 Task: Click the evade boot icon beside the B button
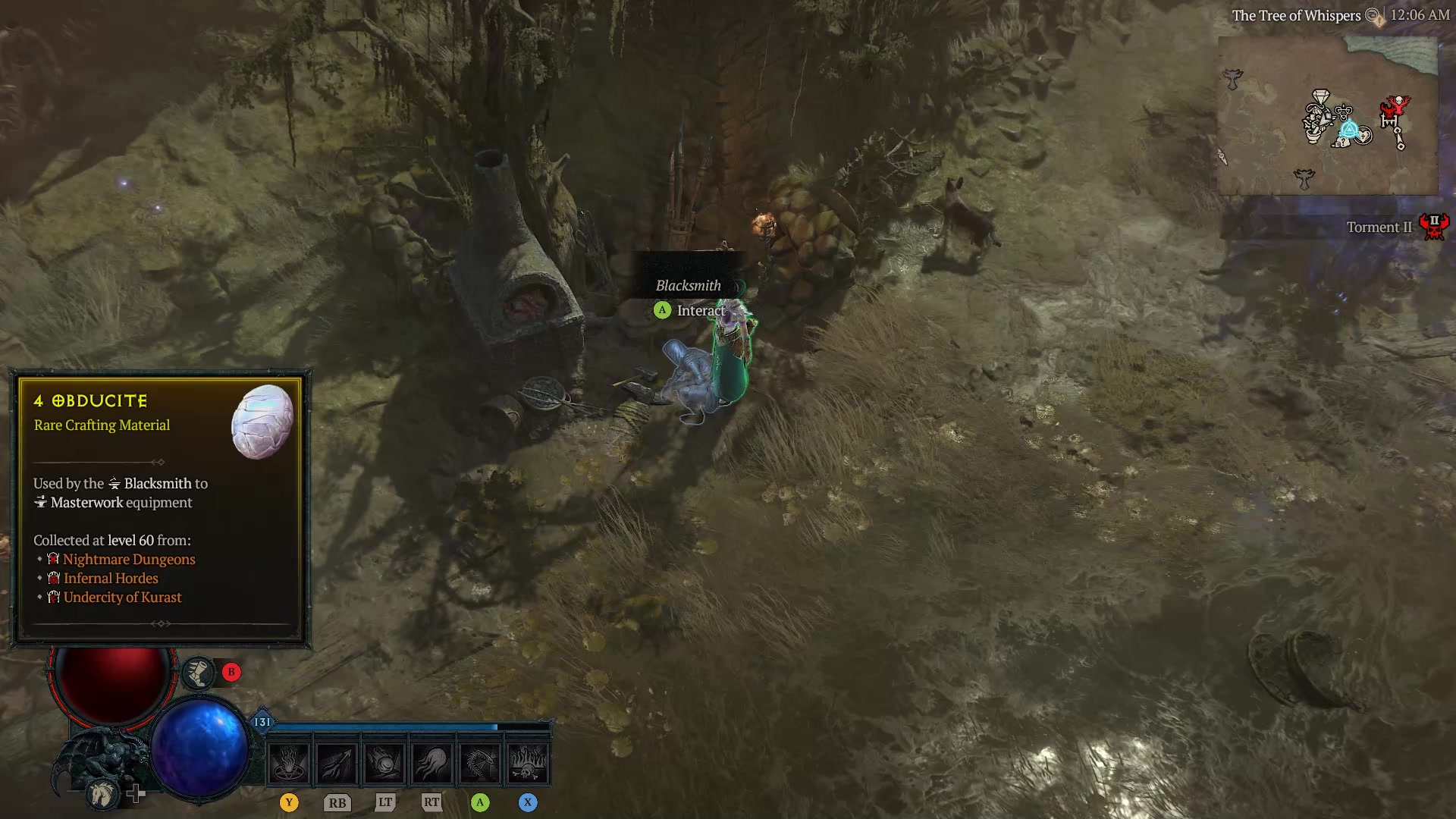(199, 673)
